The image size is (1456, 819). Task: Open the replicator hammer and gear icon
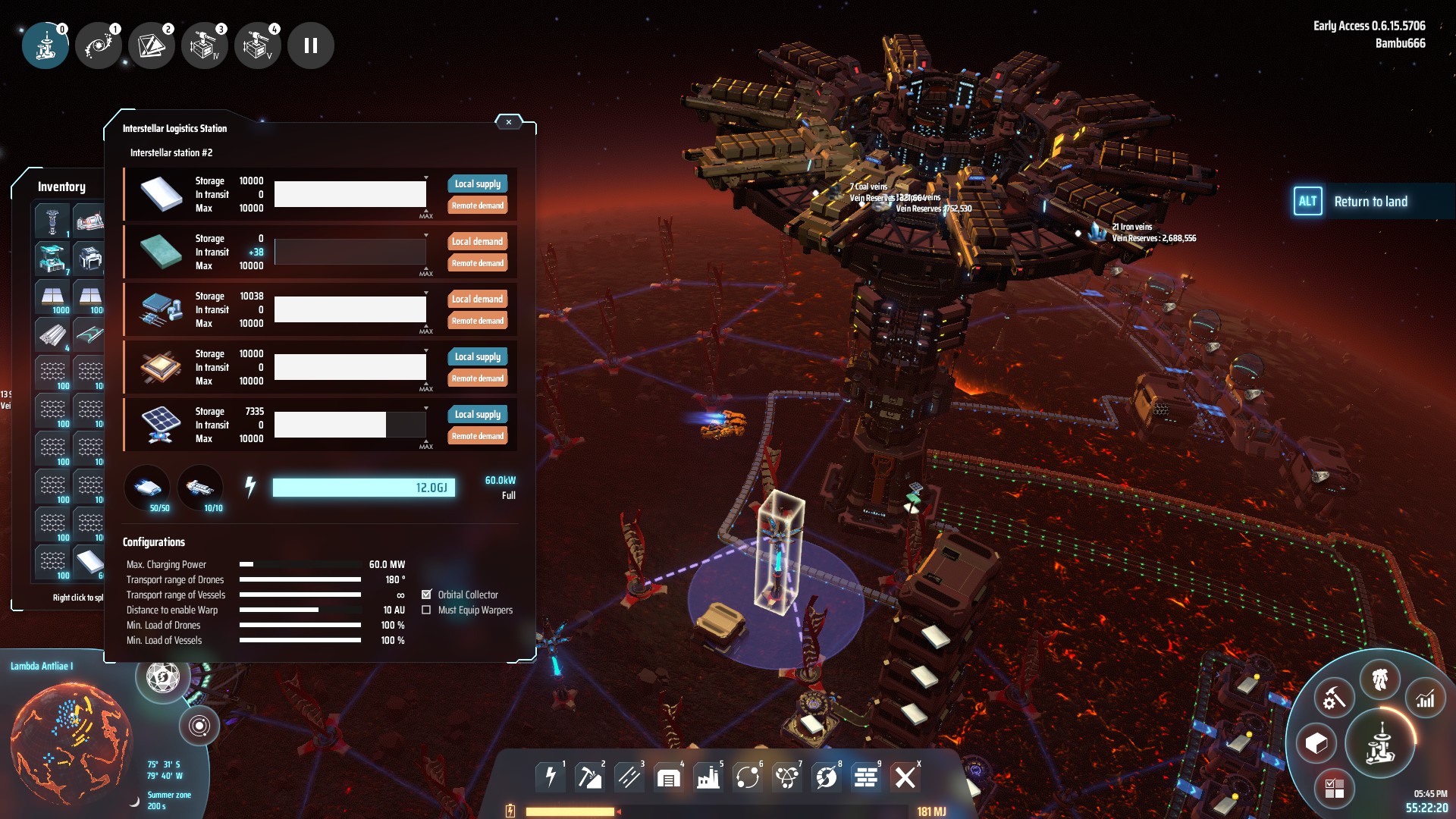[1334, 698]
